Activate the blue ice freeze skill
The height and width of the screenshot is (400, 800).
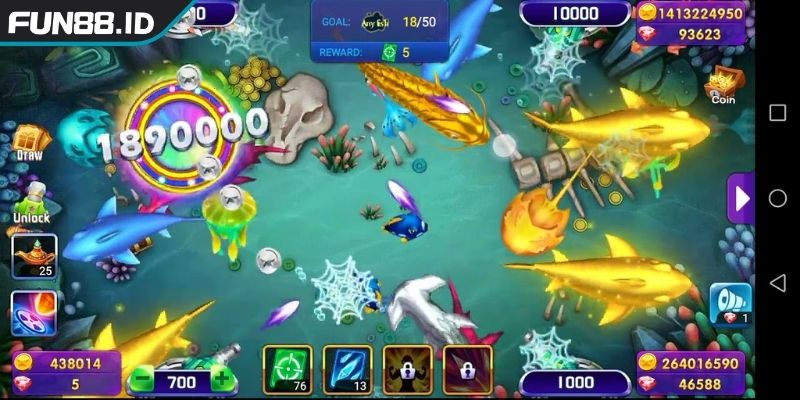[x=347, y=369]
